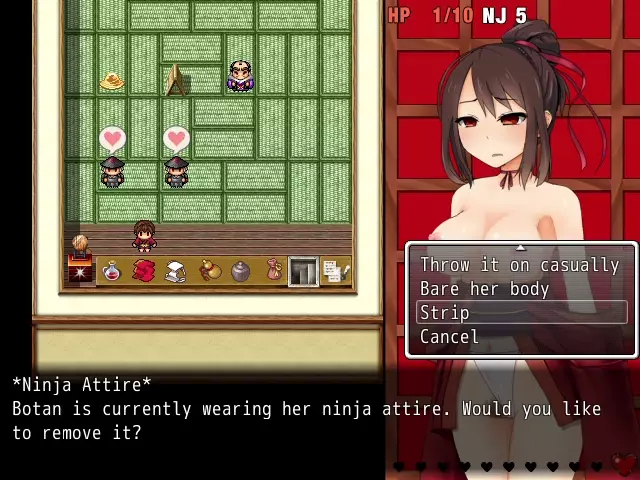Cancel the attire prompt
The image size is (640, 480).
pyautogui.click(x=449, y=337)
